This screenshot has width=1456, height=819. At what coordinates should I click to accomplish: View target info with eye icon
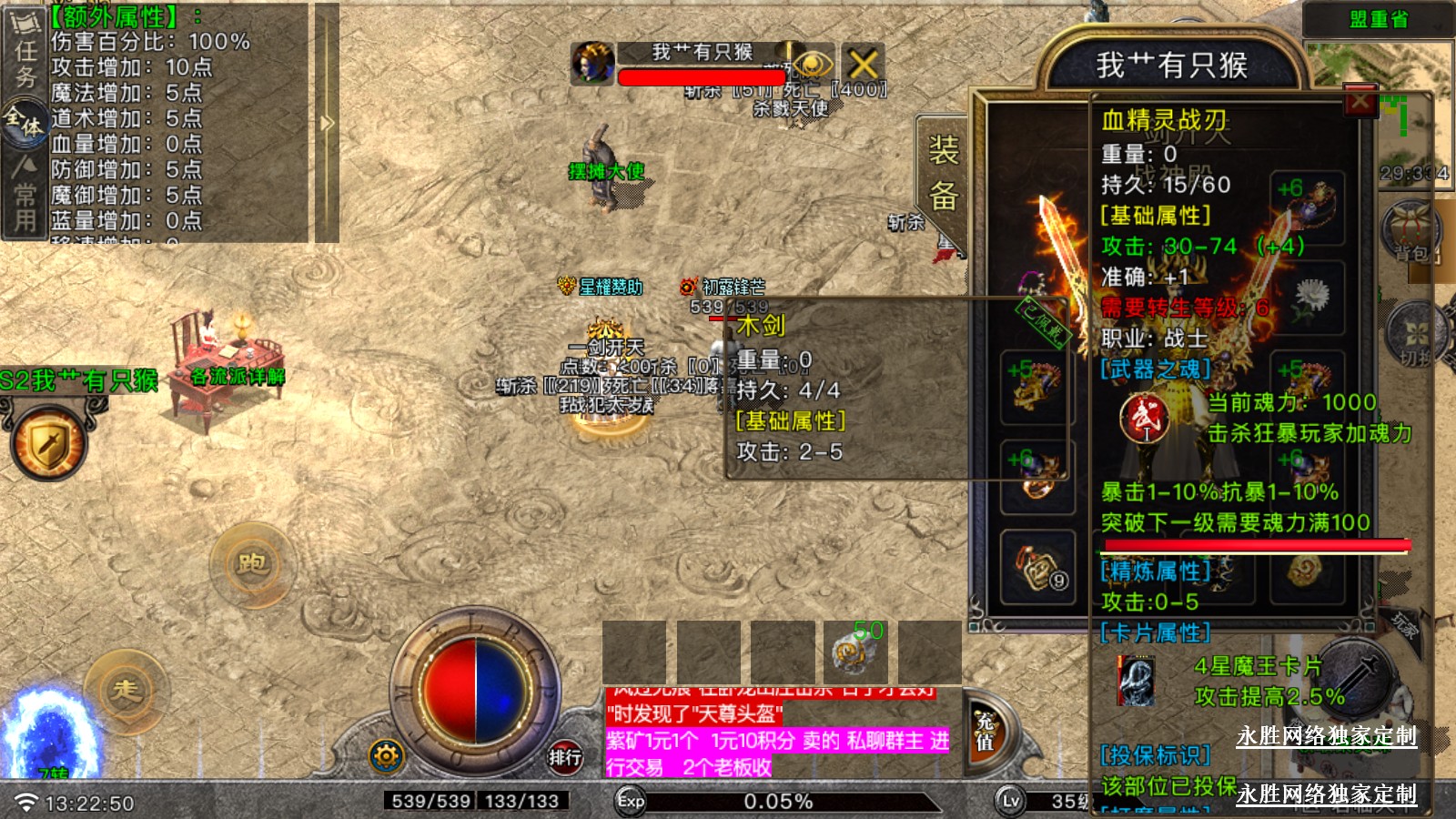(x=813, y=64)
